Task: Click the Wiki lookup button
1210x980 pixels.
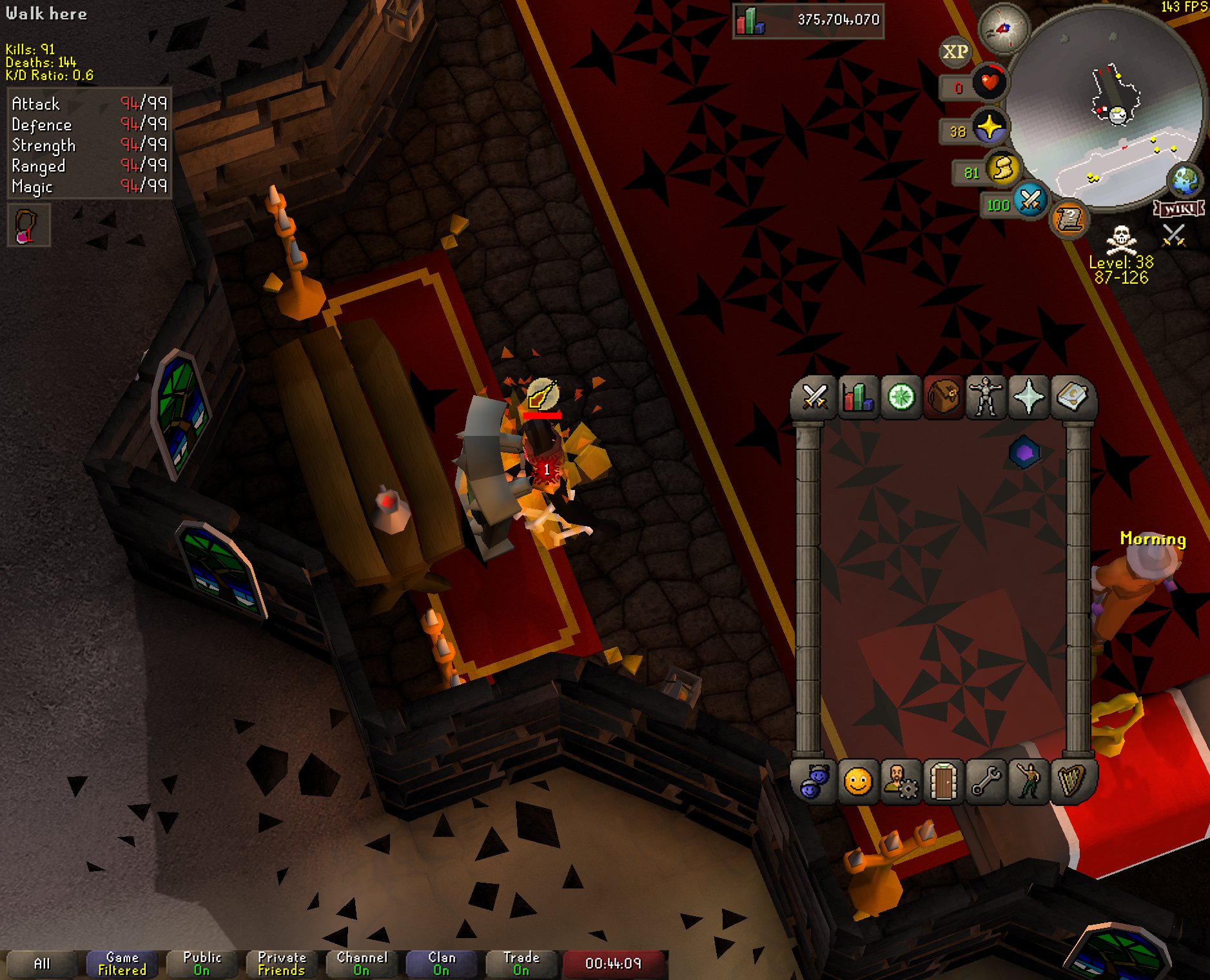Action: [1178, 209]
